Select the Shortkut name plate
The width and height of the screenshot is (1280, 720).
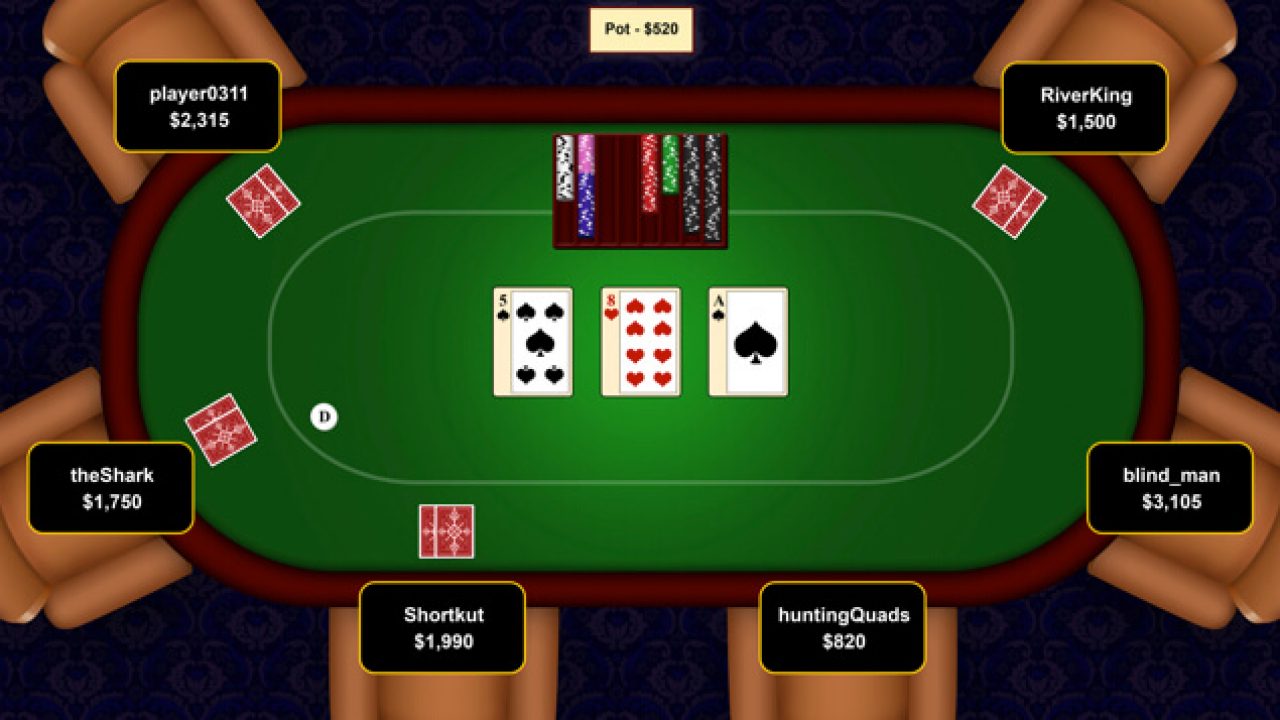pos(443,628)
